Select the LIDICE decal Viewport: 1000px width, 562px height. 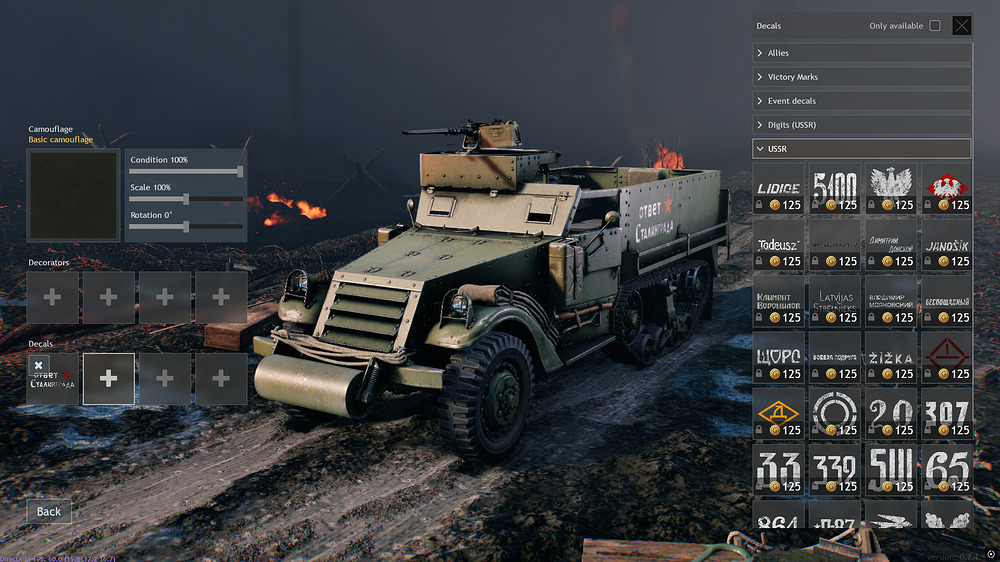(778, 189)
